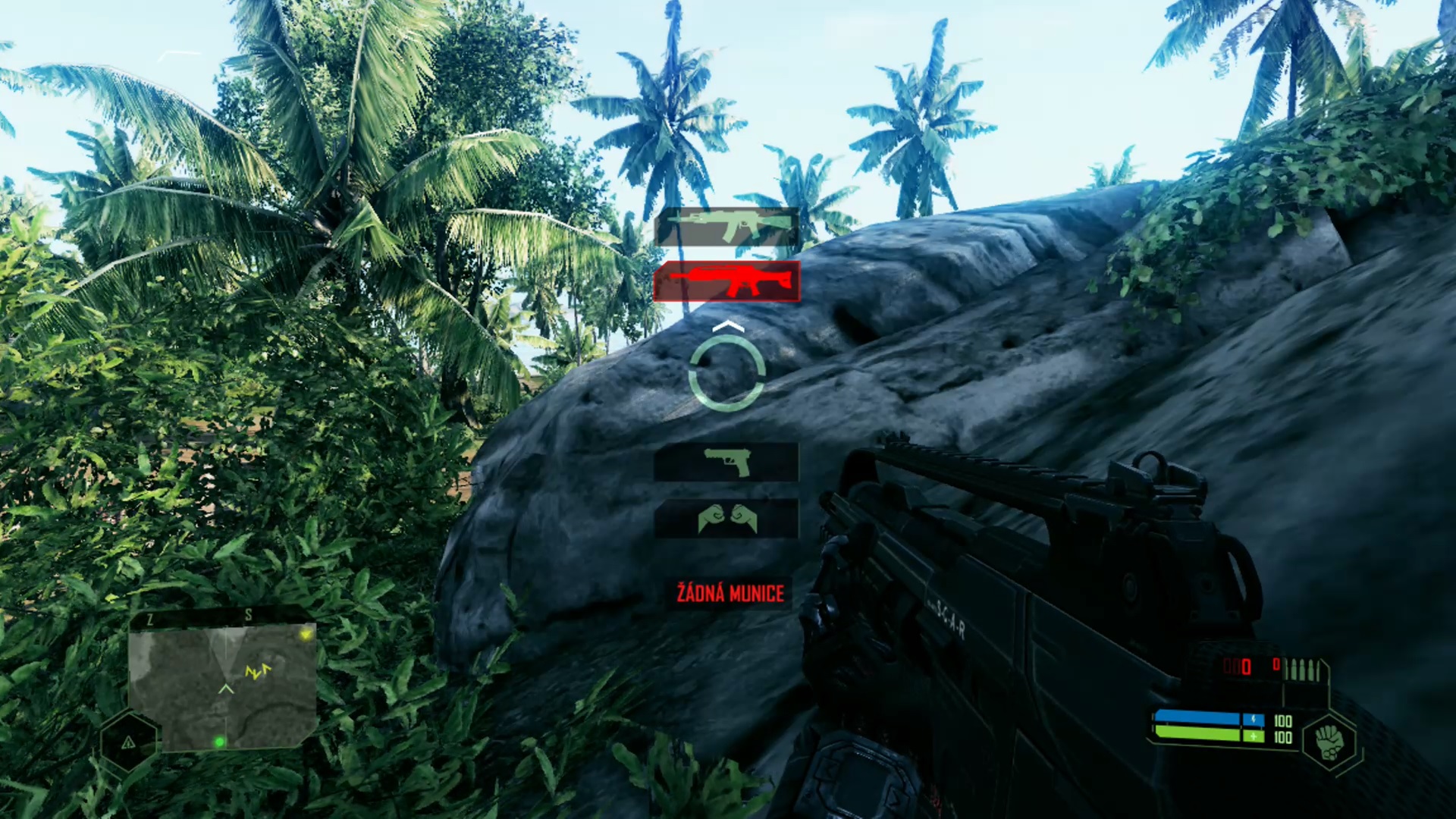Activate the nanosuit fist mode icon
This screenshot has height=819, width=1456.
[1329, 741]
